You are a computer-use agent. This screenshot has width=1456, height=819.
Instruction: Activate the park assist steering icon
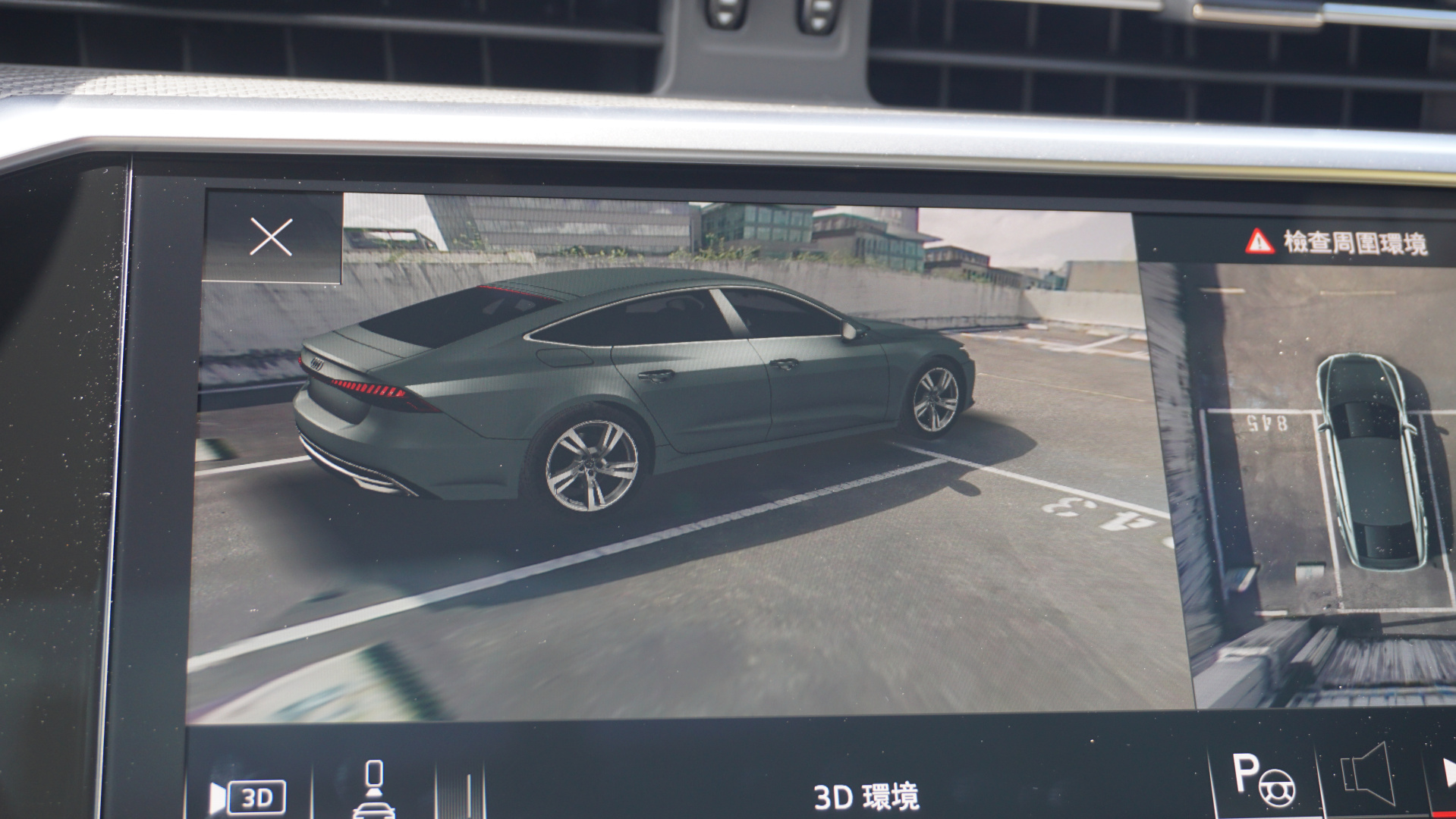tap(1264, 780)
